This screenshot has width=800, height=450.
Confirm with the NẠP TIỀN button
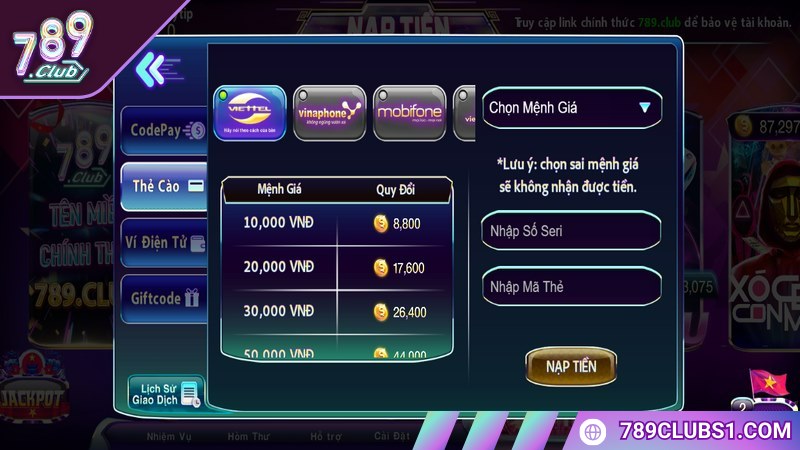[x=571, y=366]
